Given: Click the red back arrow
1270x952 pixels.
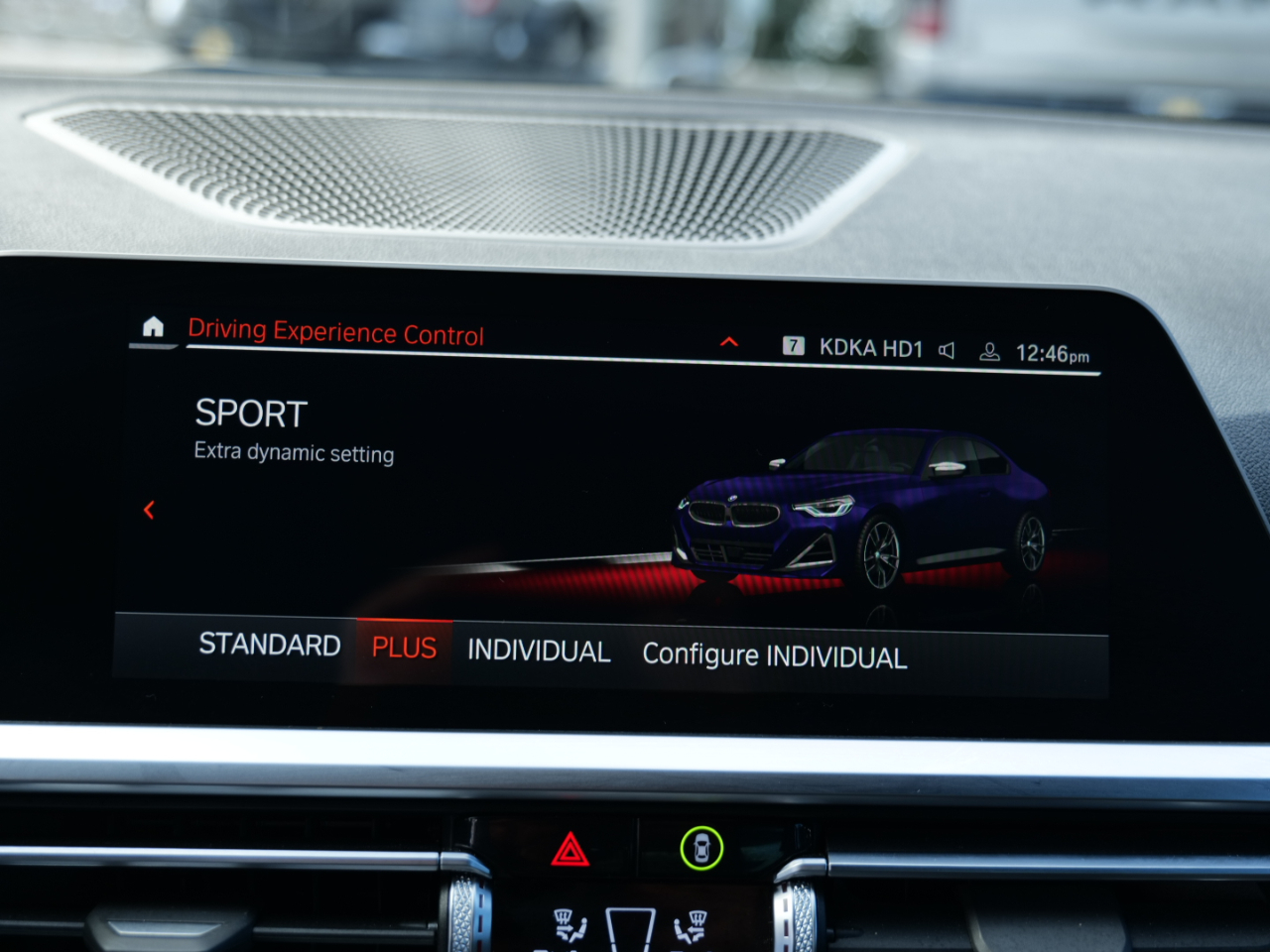Looking at the screenshot, I should [x=149, y=510].
